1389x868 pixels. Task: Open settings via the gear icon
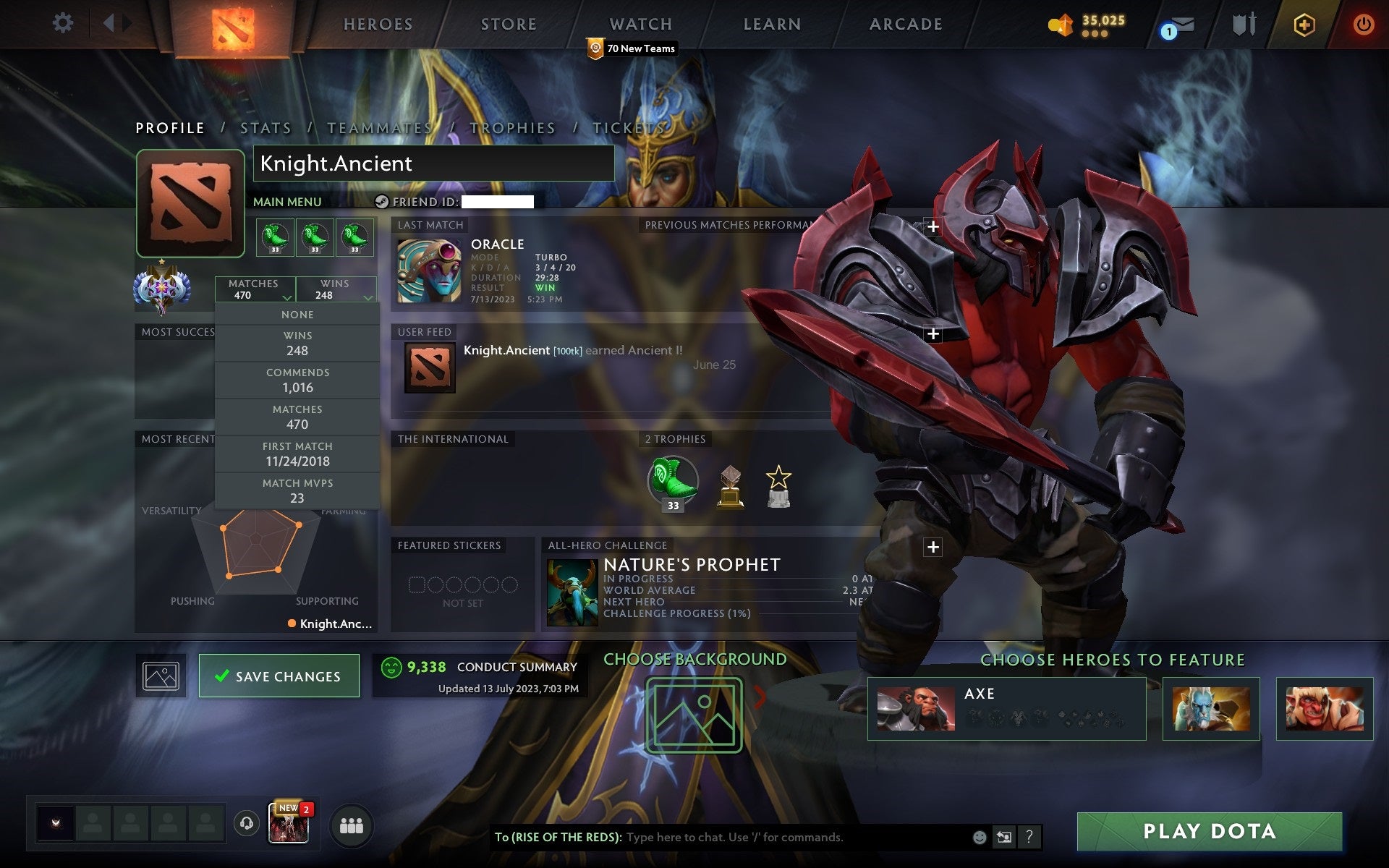click(x=64, y=23)
